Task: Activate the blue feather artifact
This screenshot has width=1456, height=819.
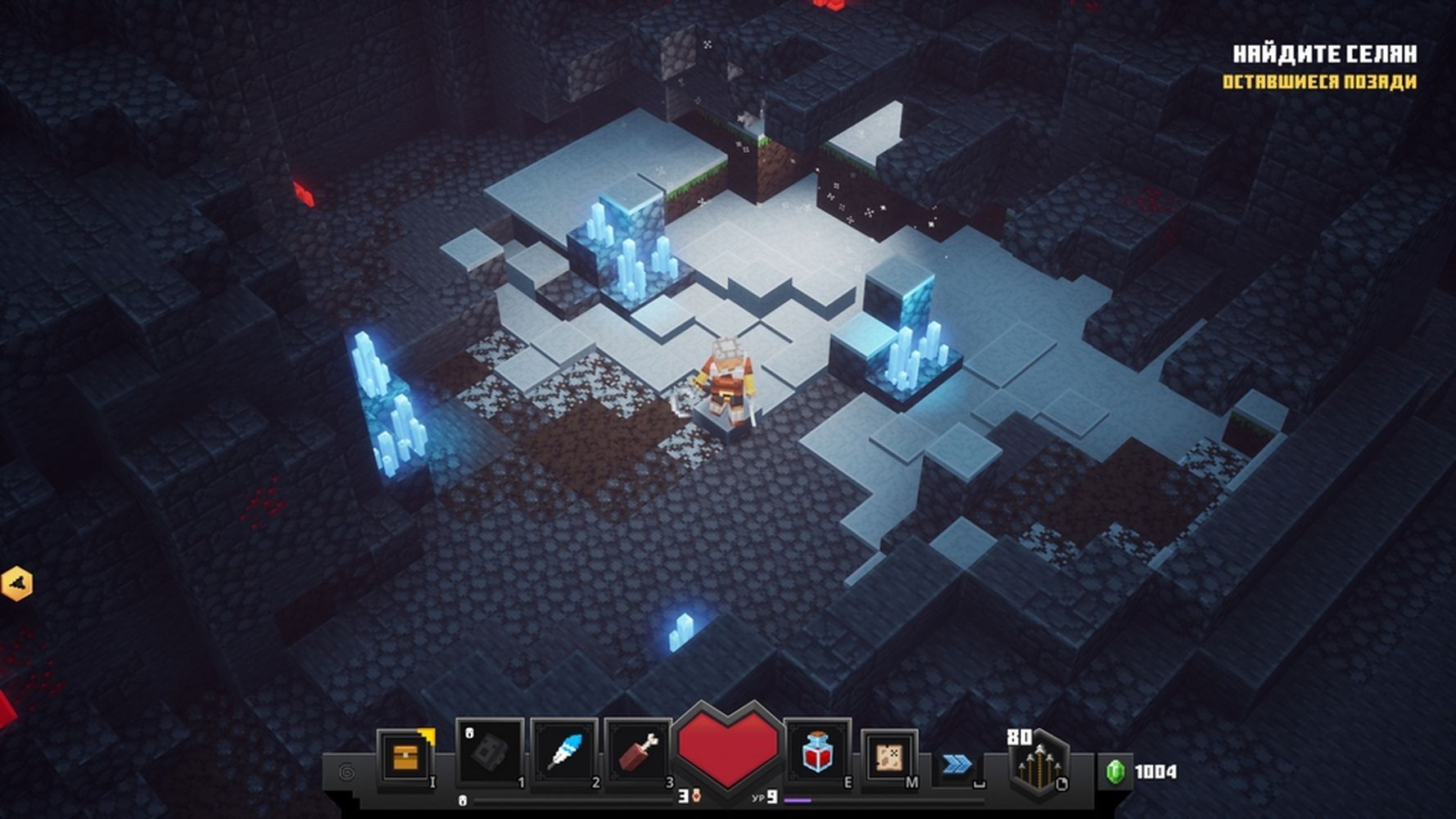Action: (564, 752)
